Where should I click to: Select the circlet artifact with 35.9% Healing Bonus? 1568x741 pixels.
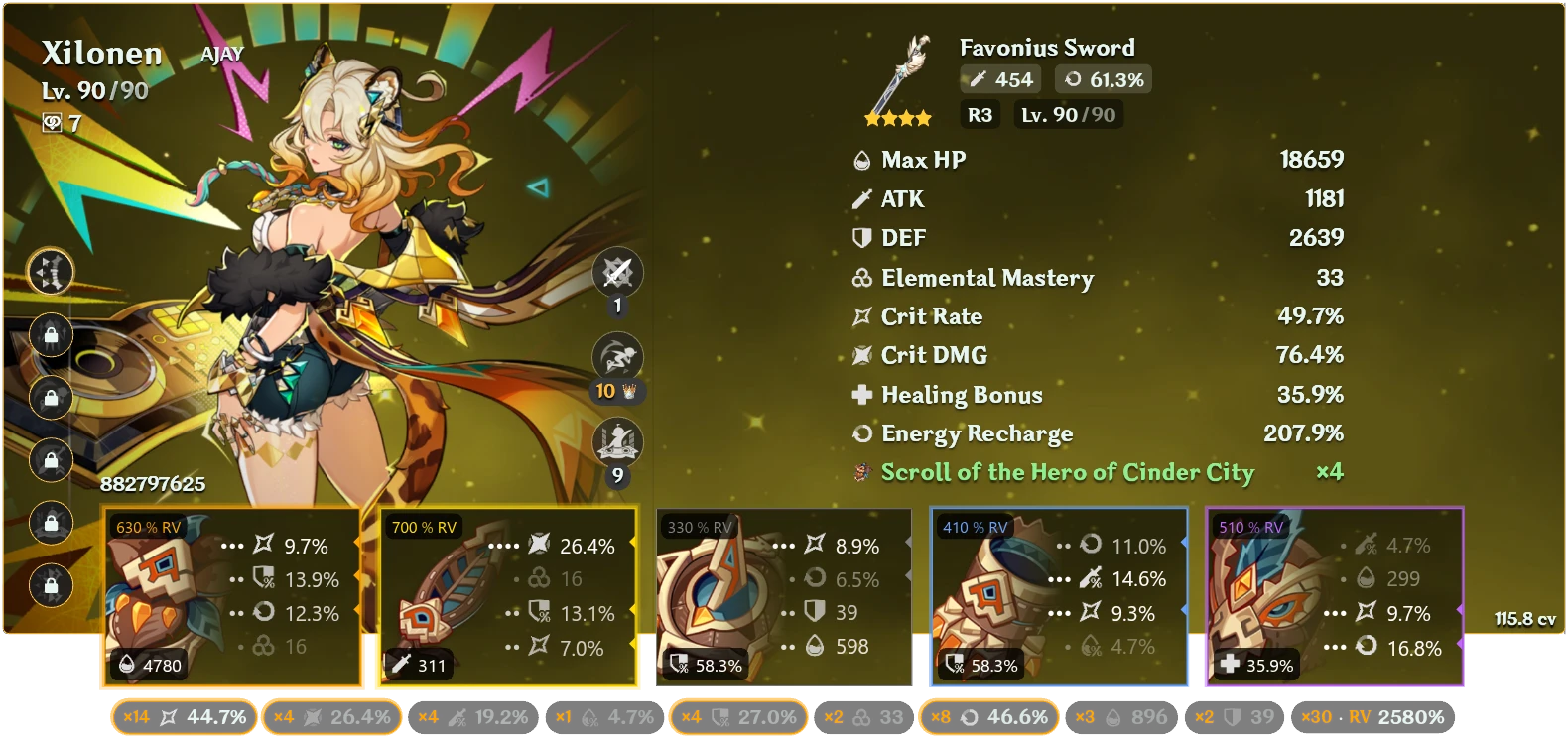click(1335, 595)
